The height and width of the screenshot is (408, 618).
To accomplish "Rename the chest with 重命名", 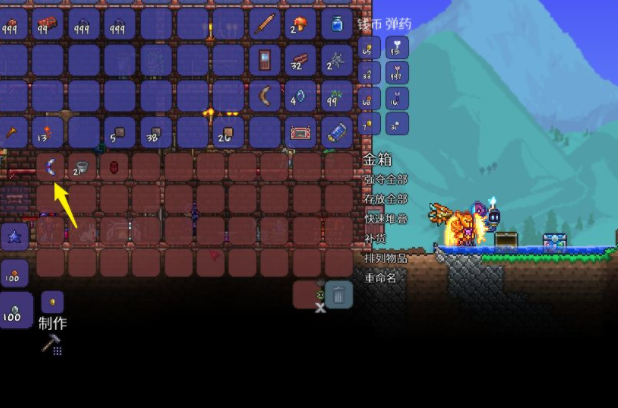I will [x=380, y=277].
